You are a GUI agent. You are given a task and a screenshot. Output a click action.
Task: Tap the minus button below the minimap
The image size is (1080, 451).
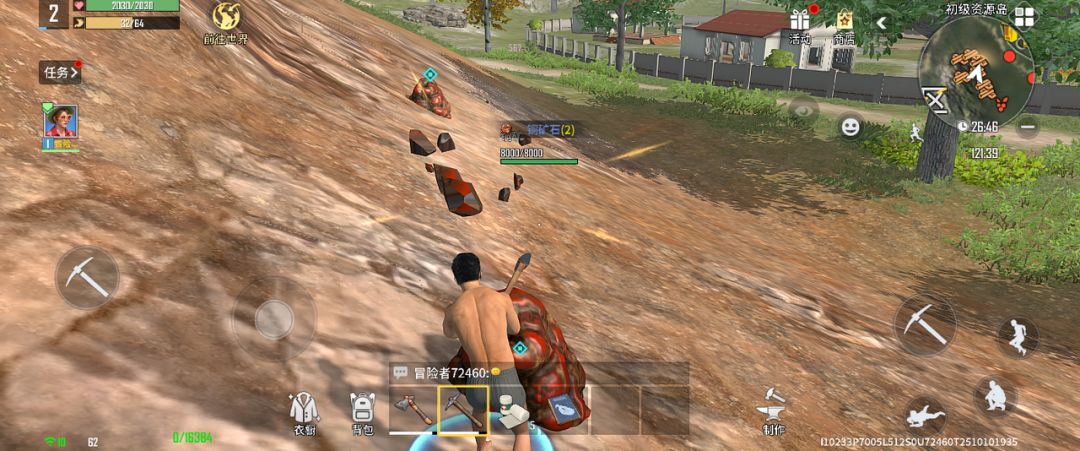click(x=1028, y=127)
